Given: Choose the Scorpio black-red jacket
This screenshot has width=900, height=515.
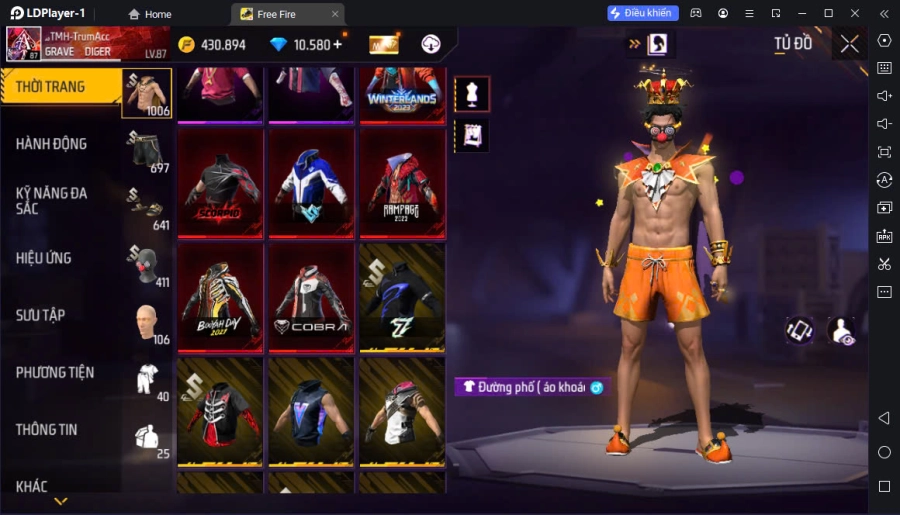Looking at the screenshot, I should tap(220, 183).
